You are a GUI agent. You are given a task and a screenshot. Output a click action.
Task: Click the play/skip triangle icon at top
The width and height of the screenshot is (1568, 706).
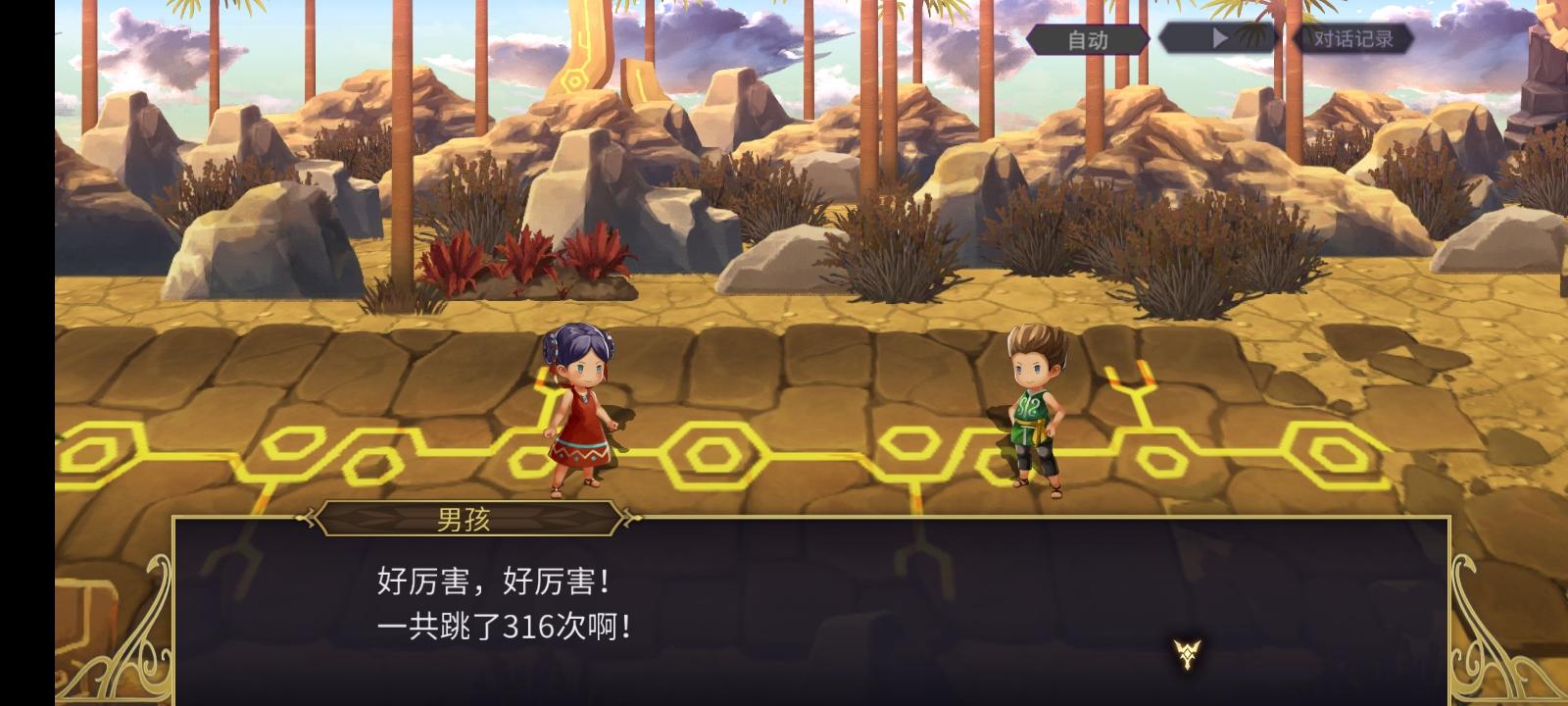tap(1218, 39)
